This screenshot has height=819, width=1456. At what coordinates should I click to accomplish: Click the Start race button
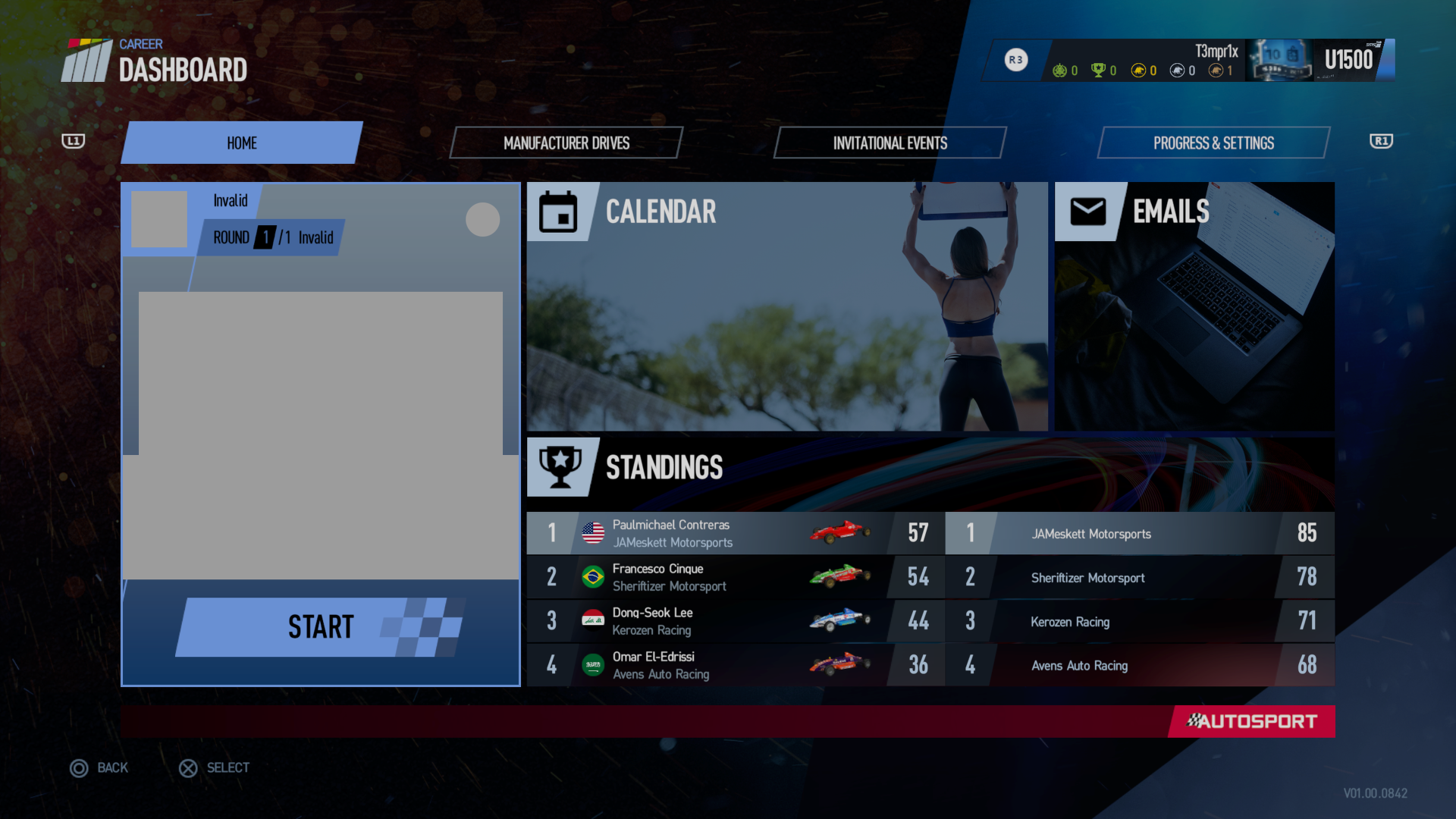click(320, 627)
